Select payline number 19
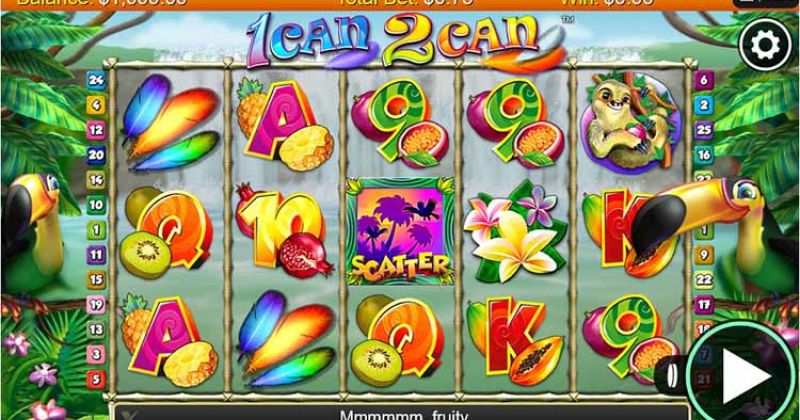The height and width of the screenshot is (420, 800). click(x=96, y=304)
